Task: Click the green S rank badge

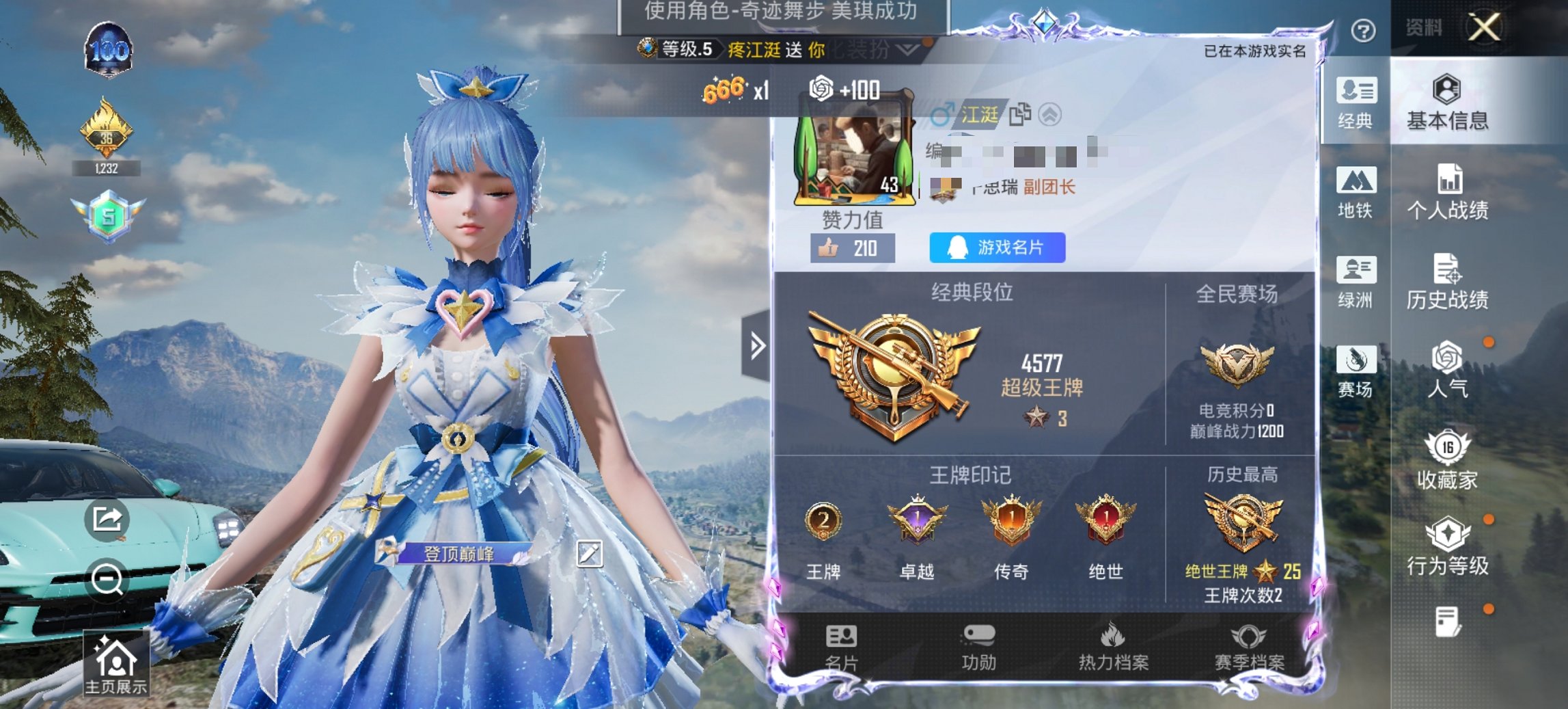Action: [109, 216]
